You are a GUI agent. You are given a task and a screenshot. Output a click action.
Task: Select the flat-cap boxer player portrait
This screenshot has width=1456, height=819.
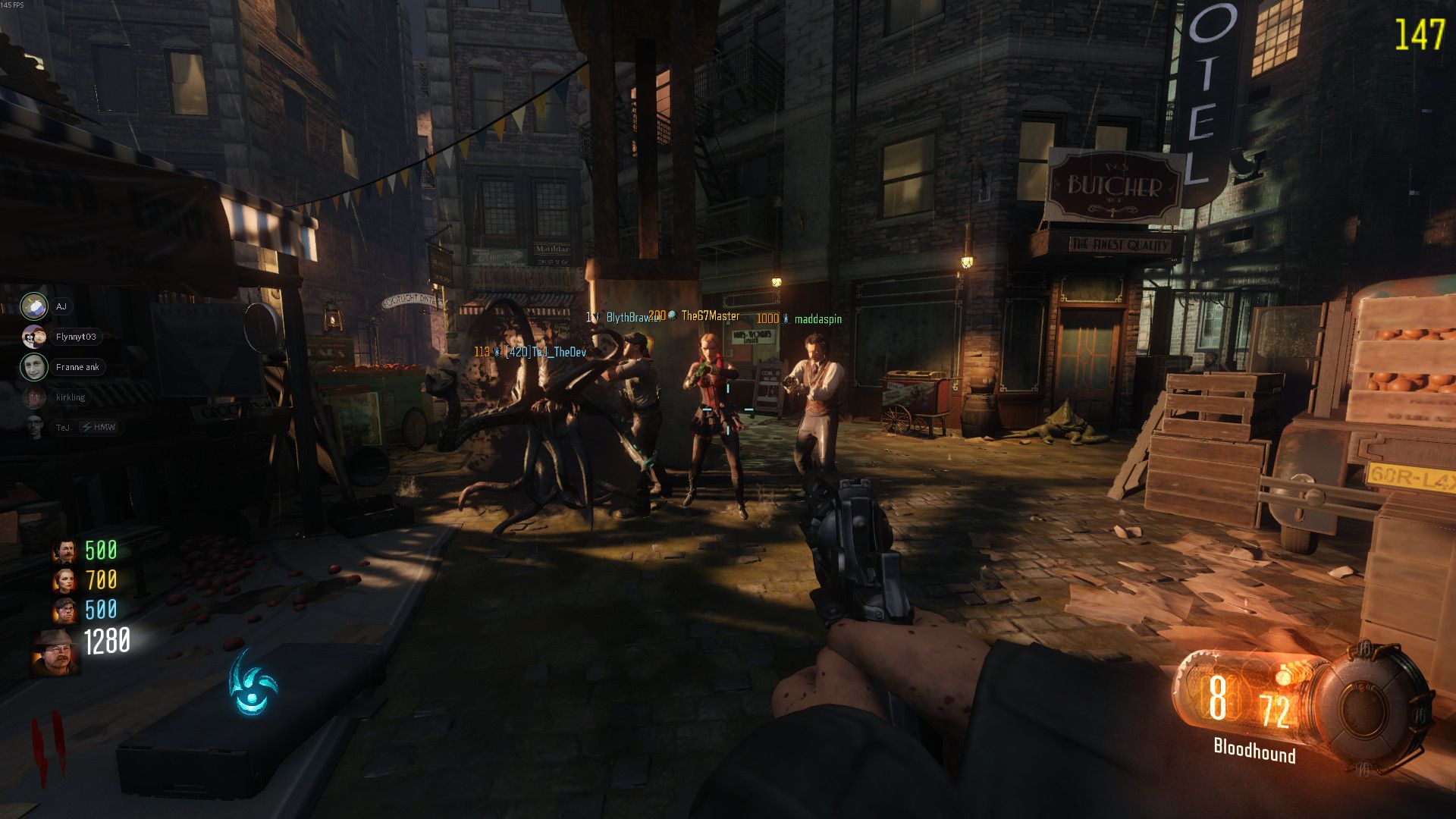[65, 610]
